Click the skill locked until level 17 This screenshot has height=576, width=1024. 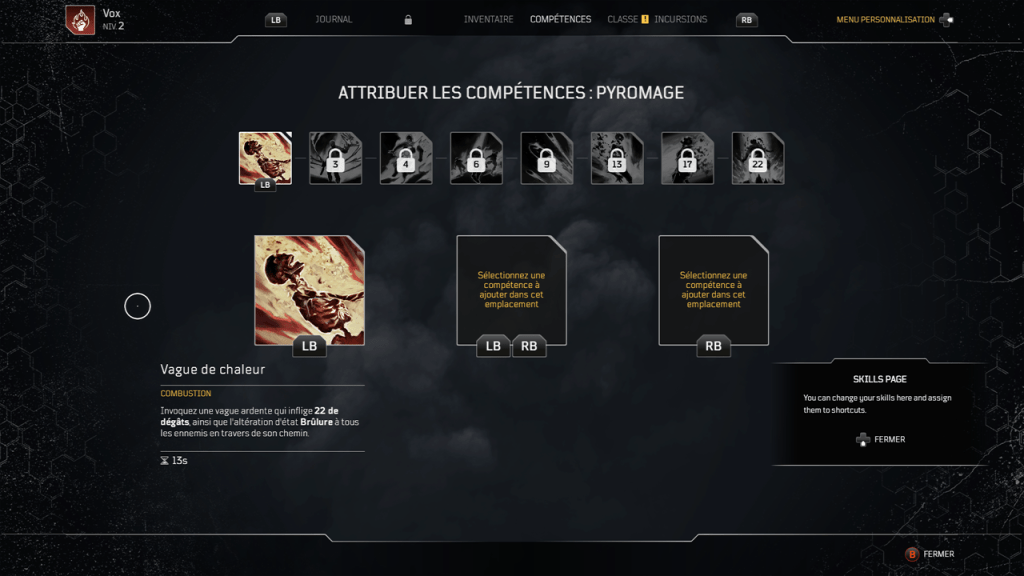coord(688,158)
